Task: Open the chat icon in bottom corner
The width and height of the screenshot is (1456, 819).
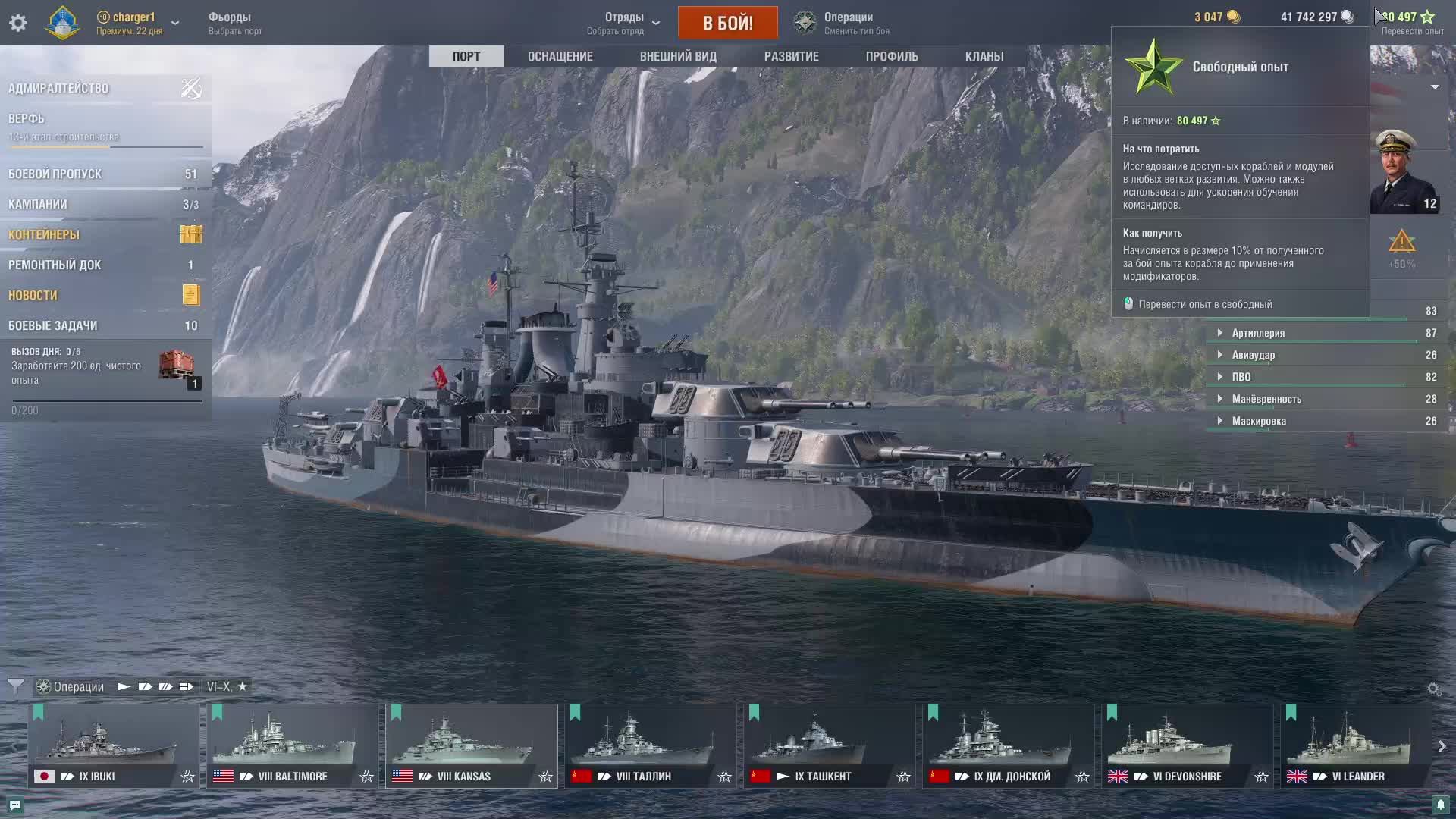Action: 15,805
